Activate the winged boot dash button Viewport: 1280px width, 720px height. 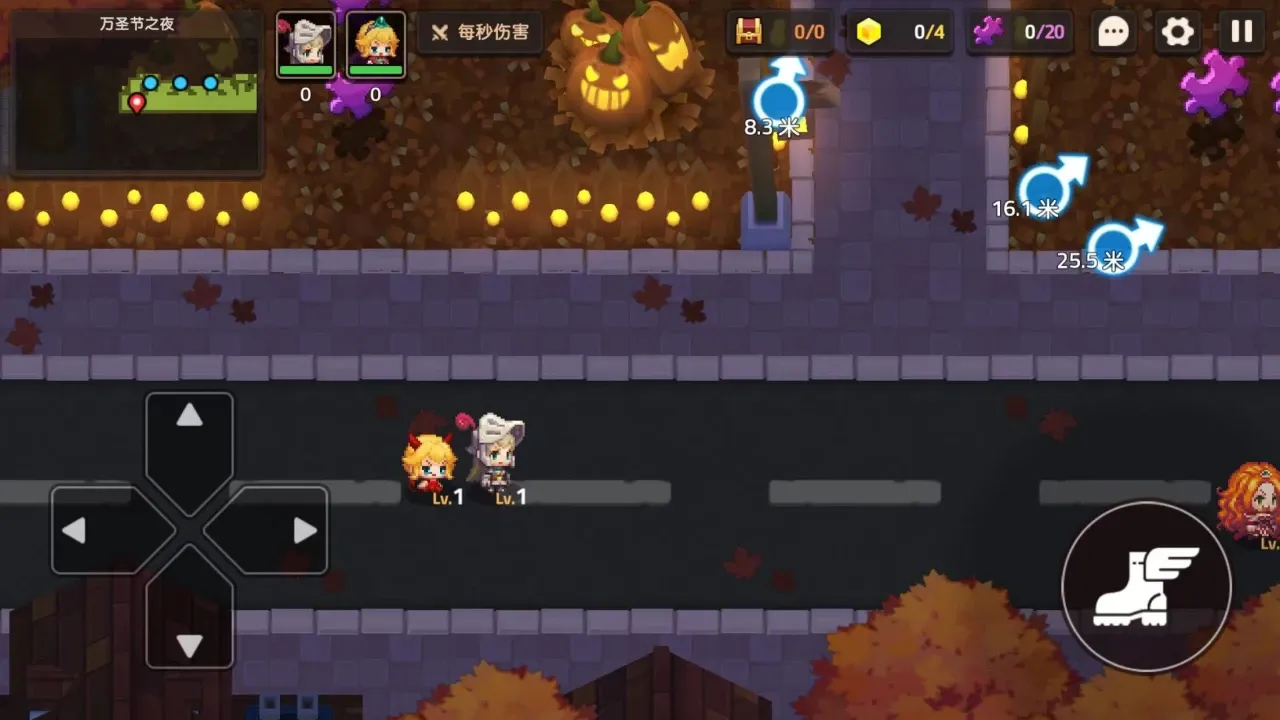(x=1145, y=587)
